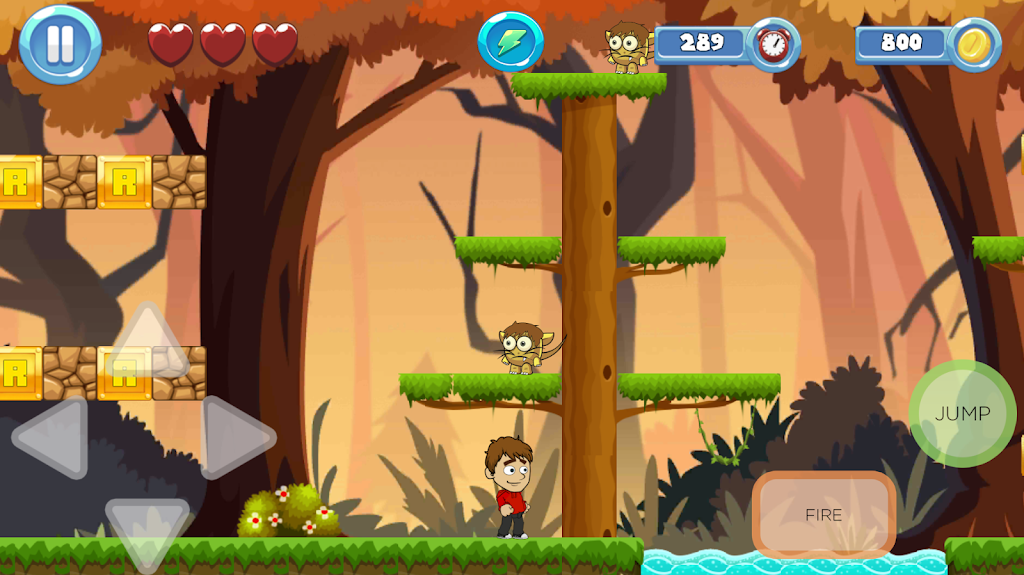1024x575 pixels.
Task: Hit the FIRE button
Action: (x=823, y=515)
